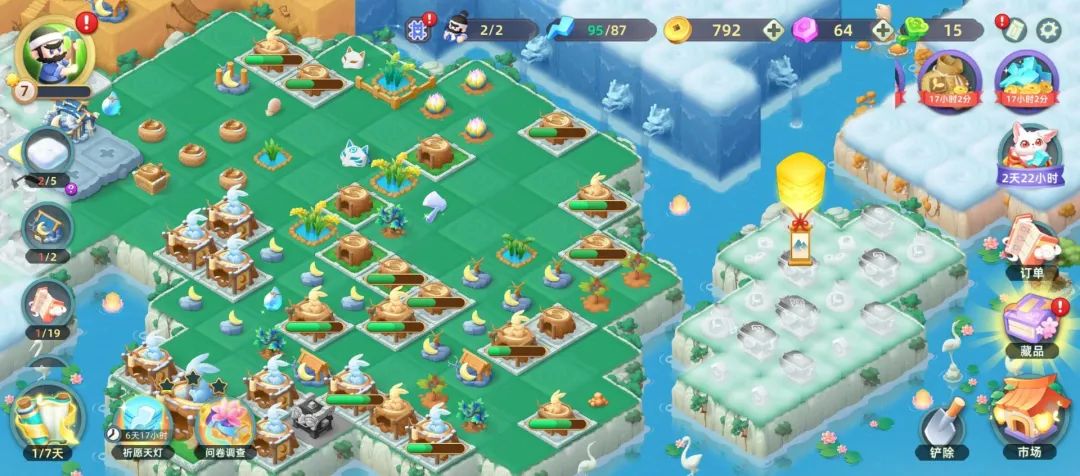Image resolution: width=1080 pixels, height=476 pixels.
Task: Open the gold sack timed offer
Action: [x=947, y=77]
